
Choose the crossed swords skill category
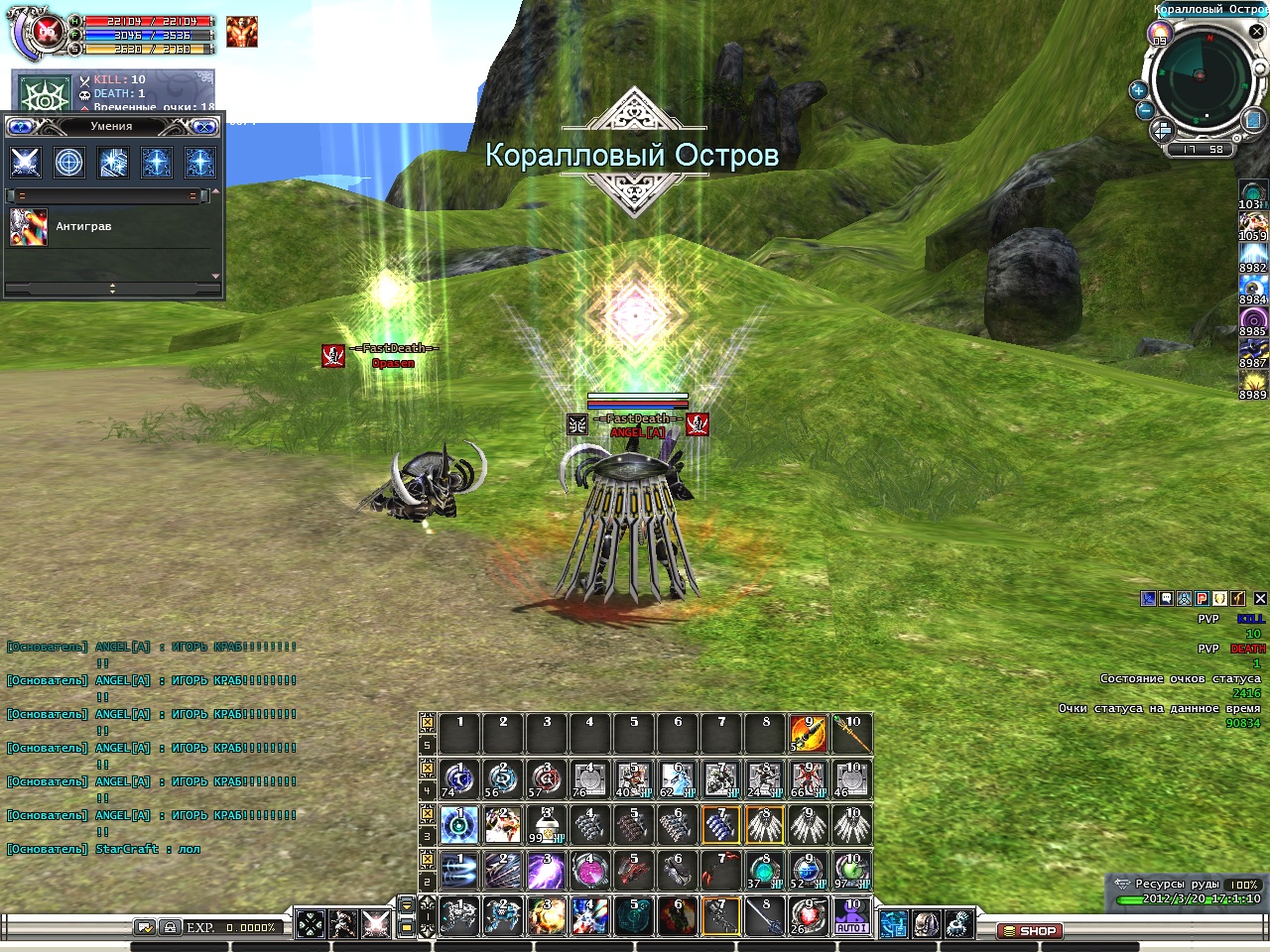[x=26, y=162]
